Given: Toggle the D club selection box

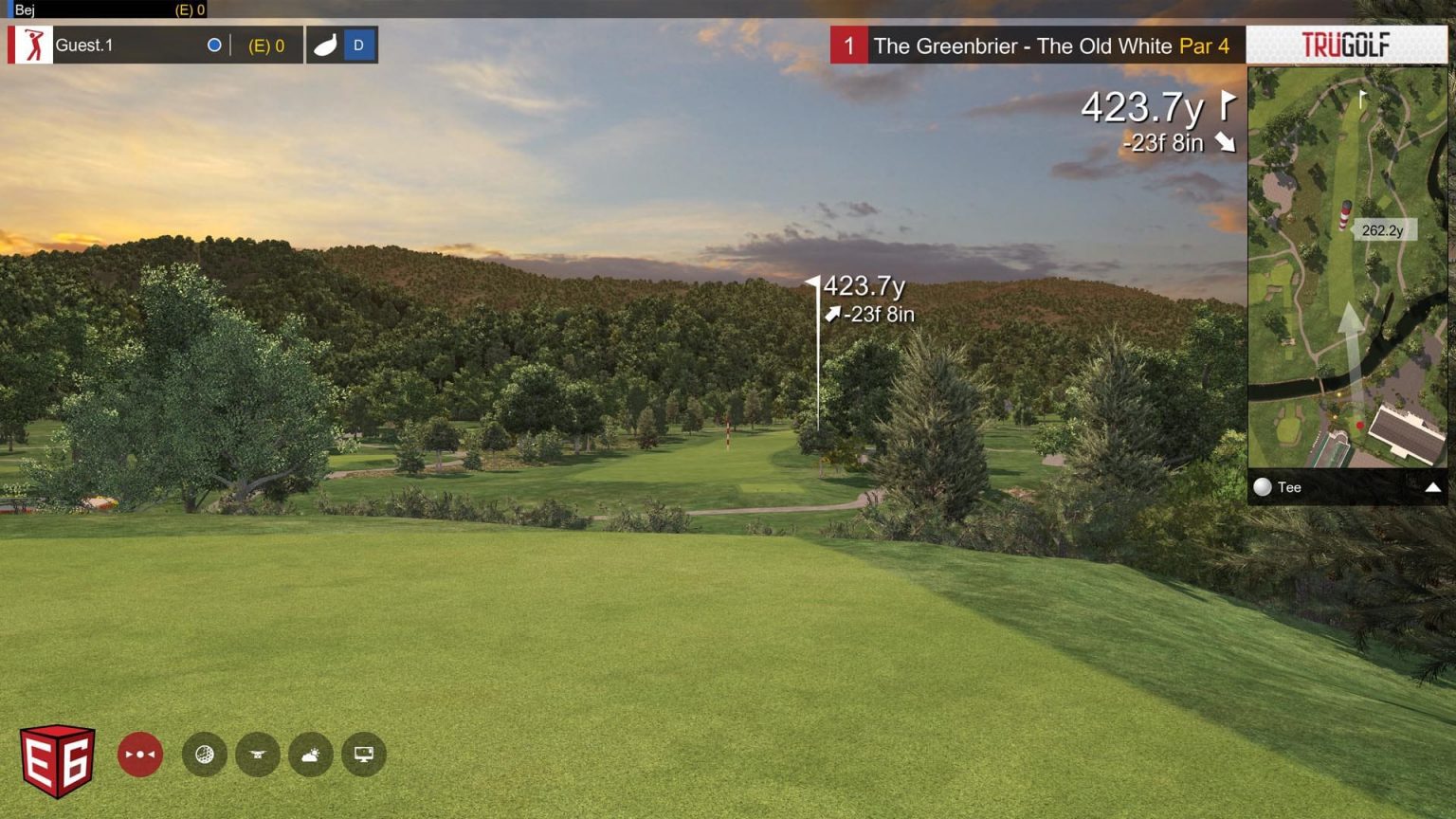Looking at the screenshot, I should (x=360, y=45).
